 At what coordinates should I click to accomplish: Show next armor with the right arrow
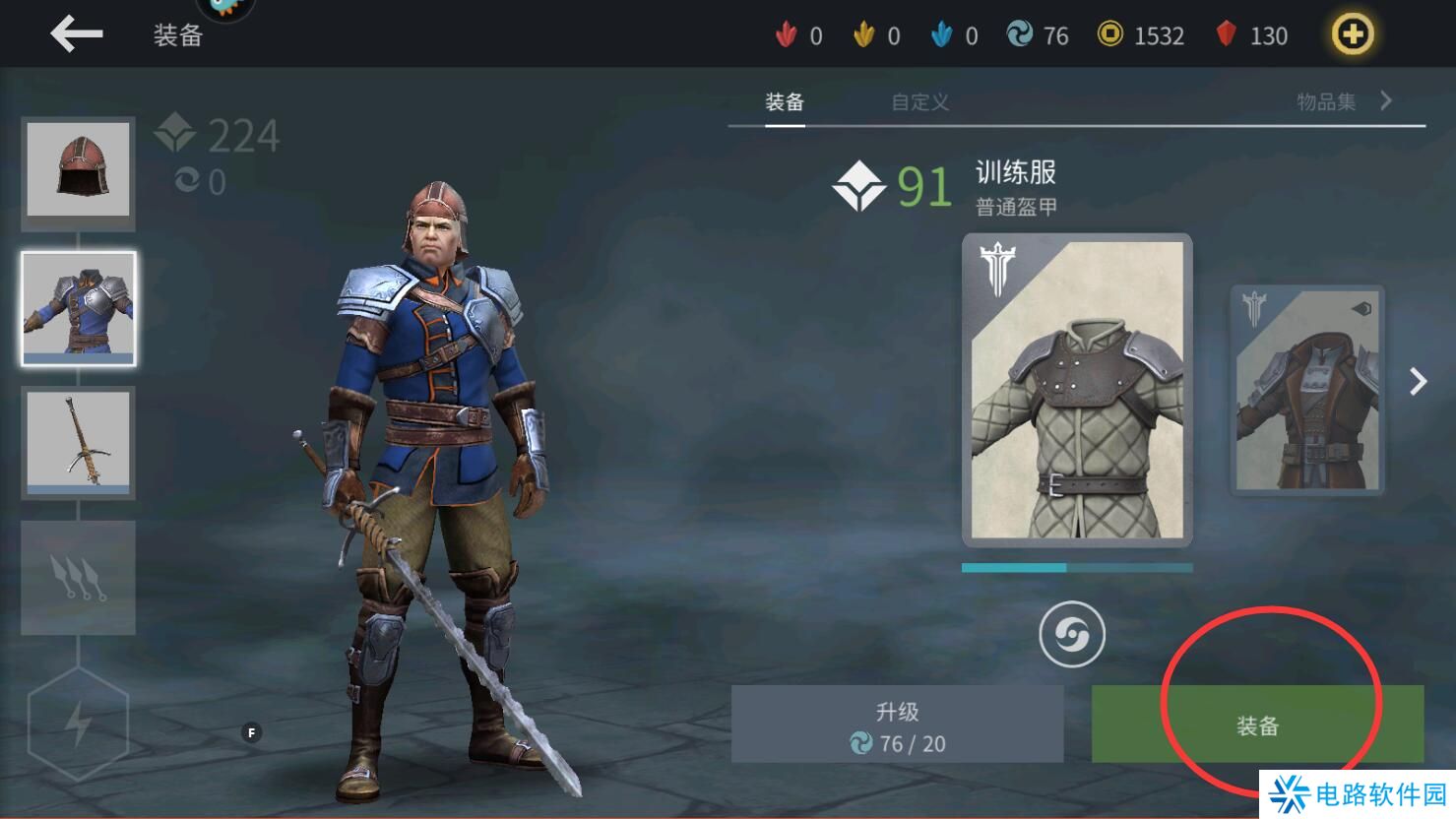(x=1418, y=381)
